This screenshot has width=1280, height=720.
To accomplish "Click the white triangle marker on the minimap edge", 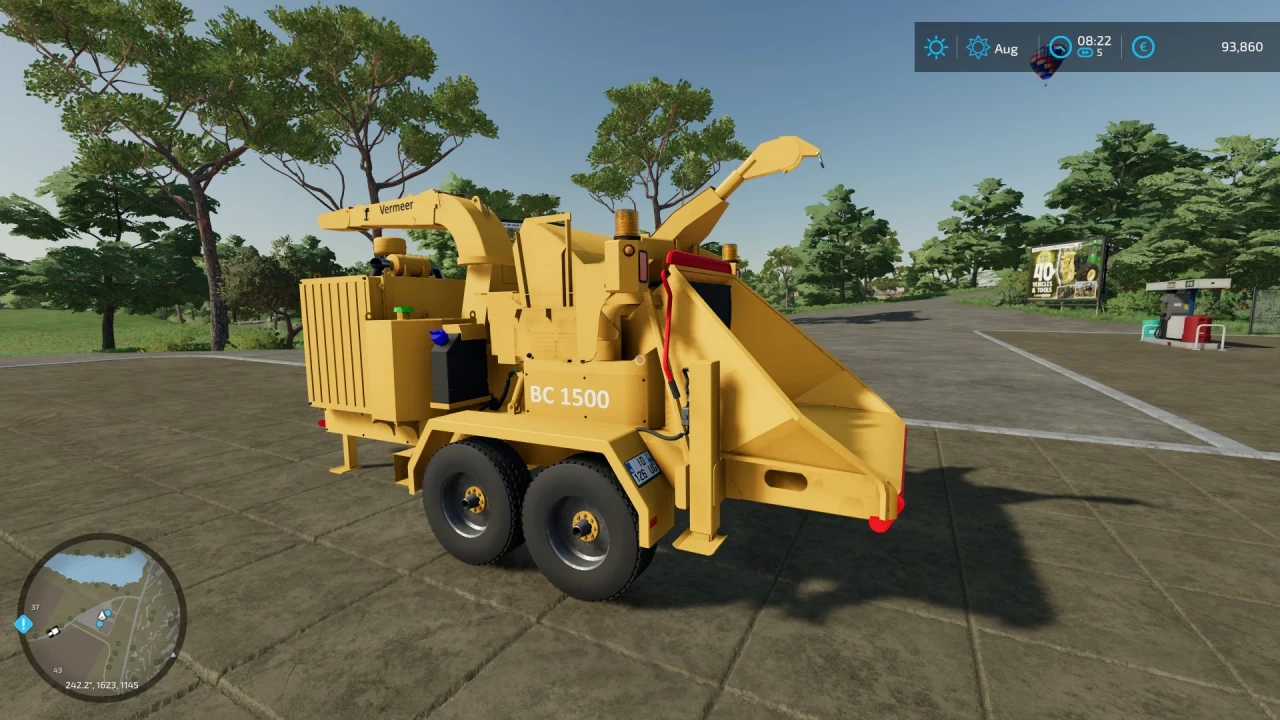I will (x=173, y=654).
